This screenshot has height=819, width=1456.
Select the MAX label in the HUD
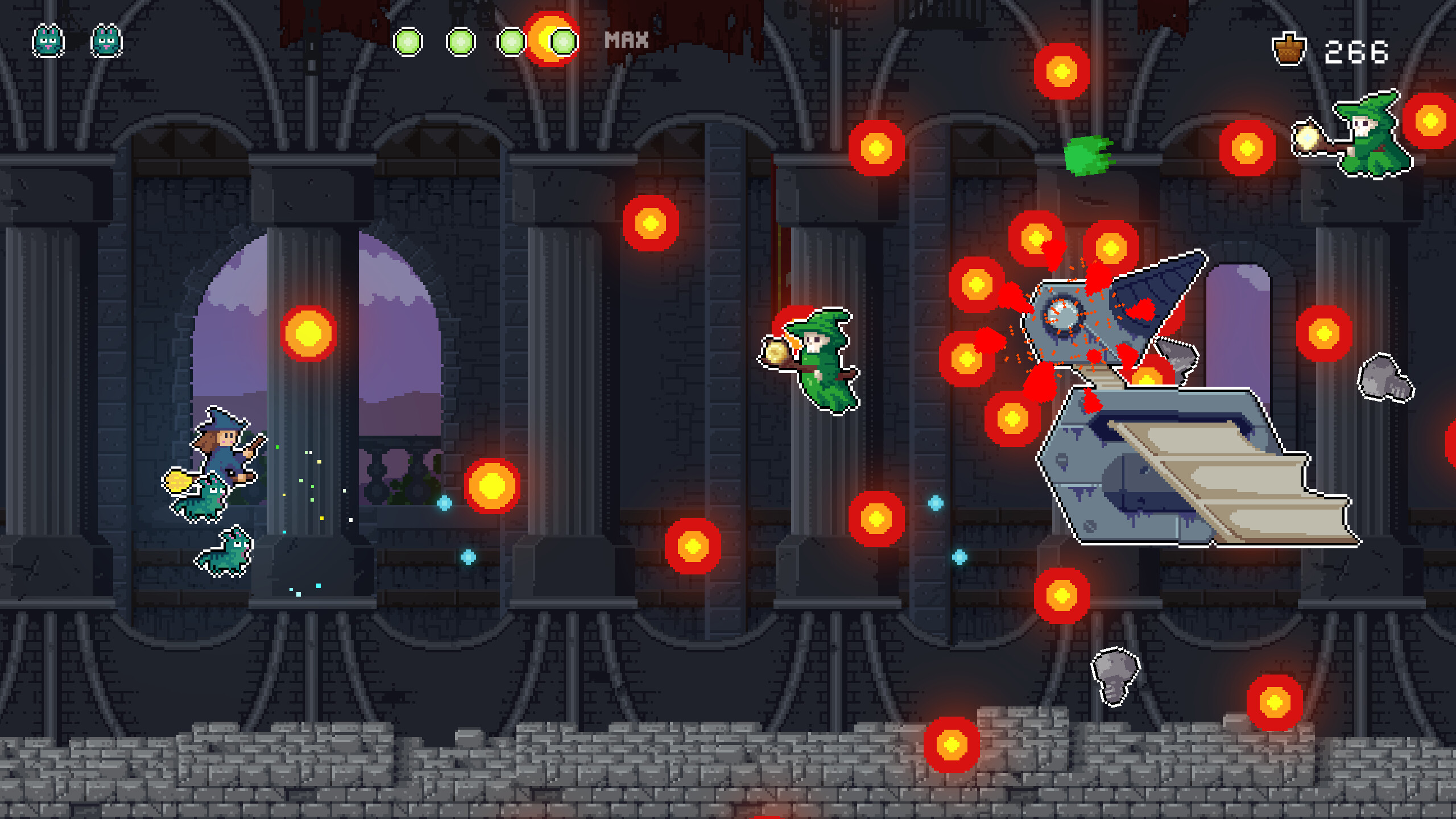(x=626, y=40)
